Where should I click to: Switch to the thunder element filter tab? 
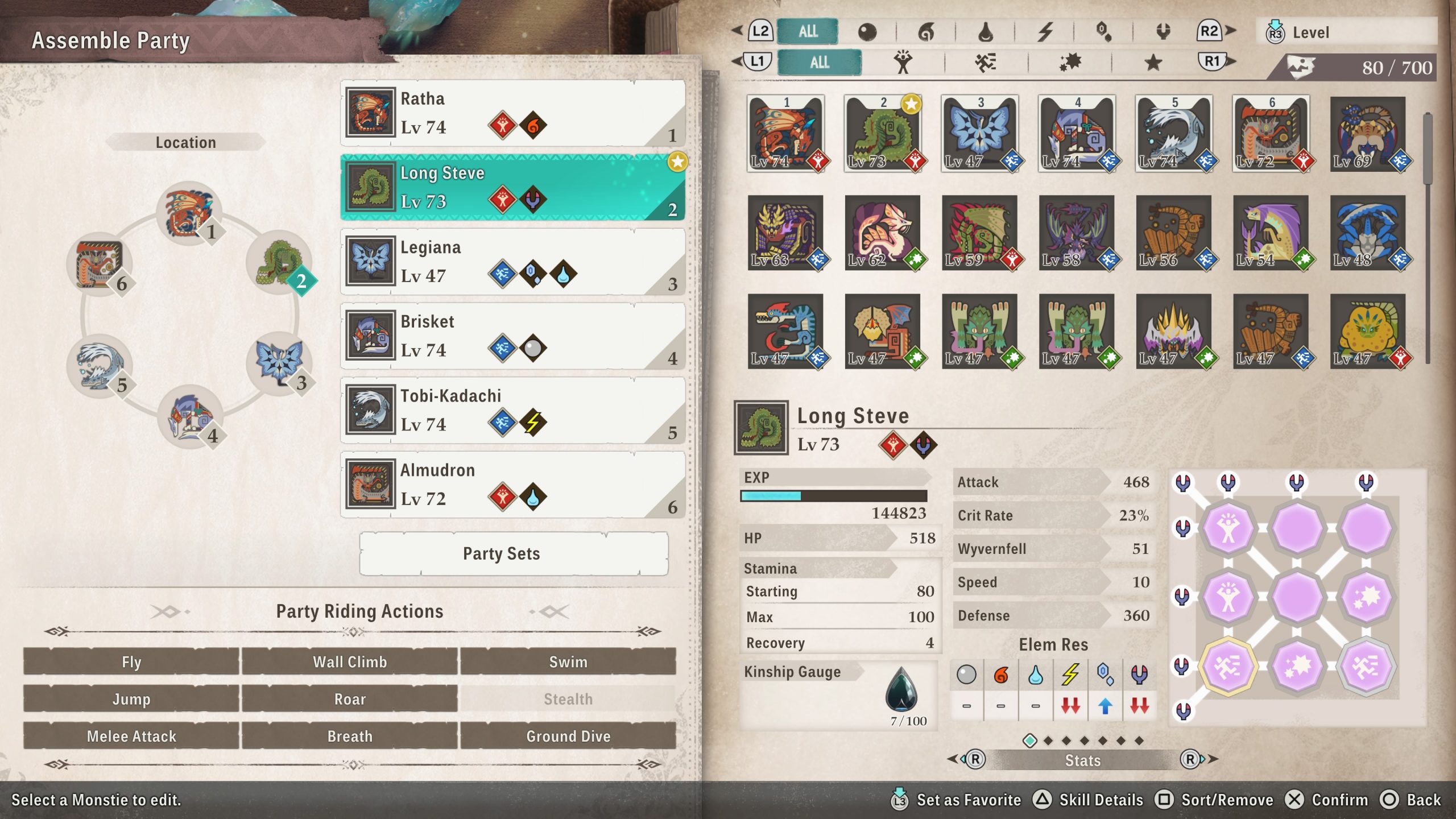coord(1045,32)
